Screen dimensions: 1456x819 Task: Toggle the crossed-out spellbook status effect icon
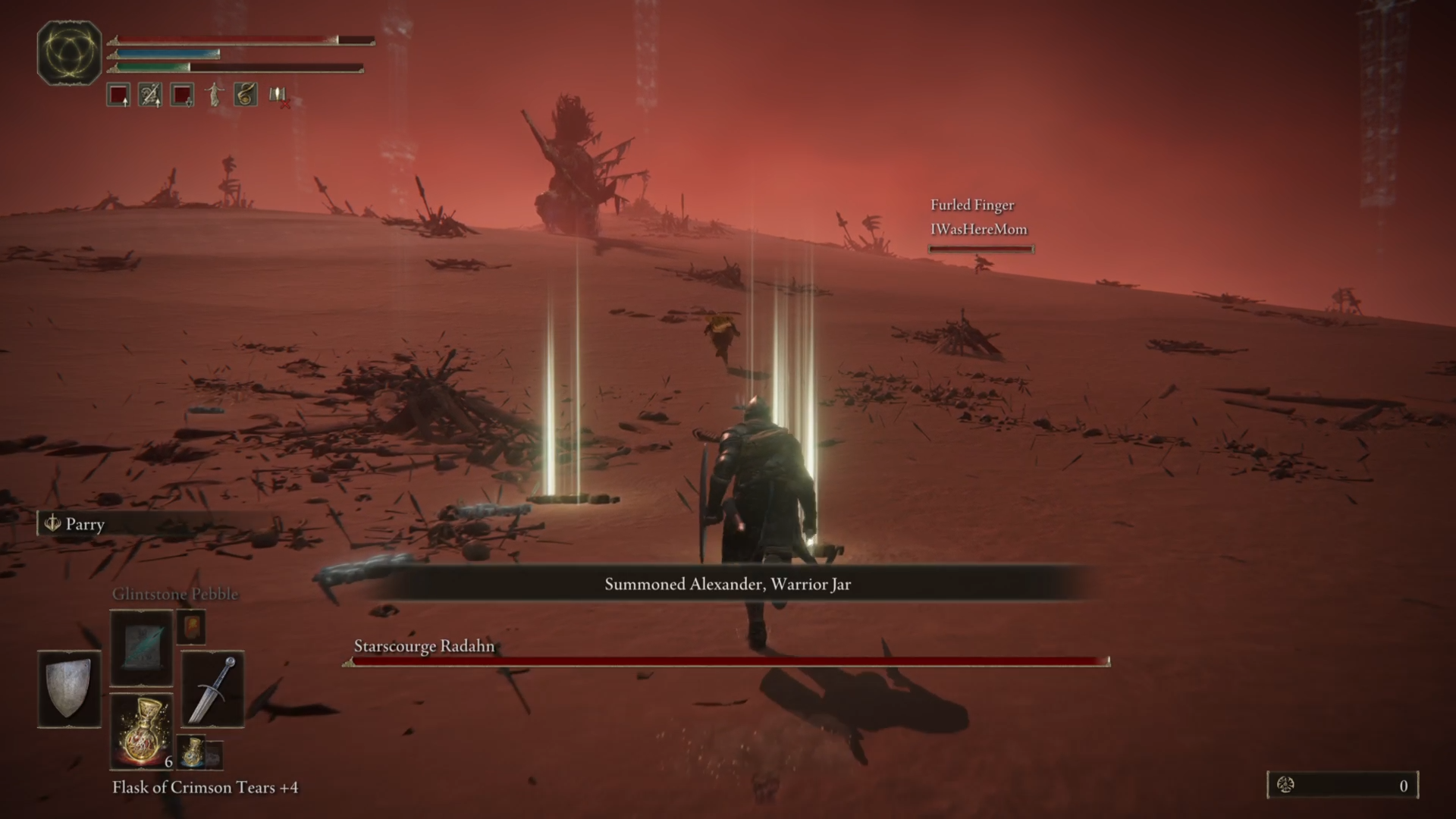277,96
